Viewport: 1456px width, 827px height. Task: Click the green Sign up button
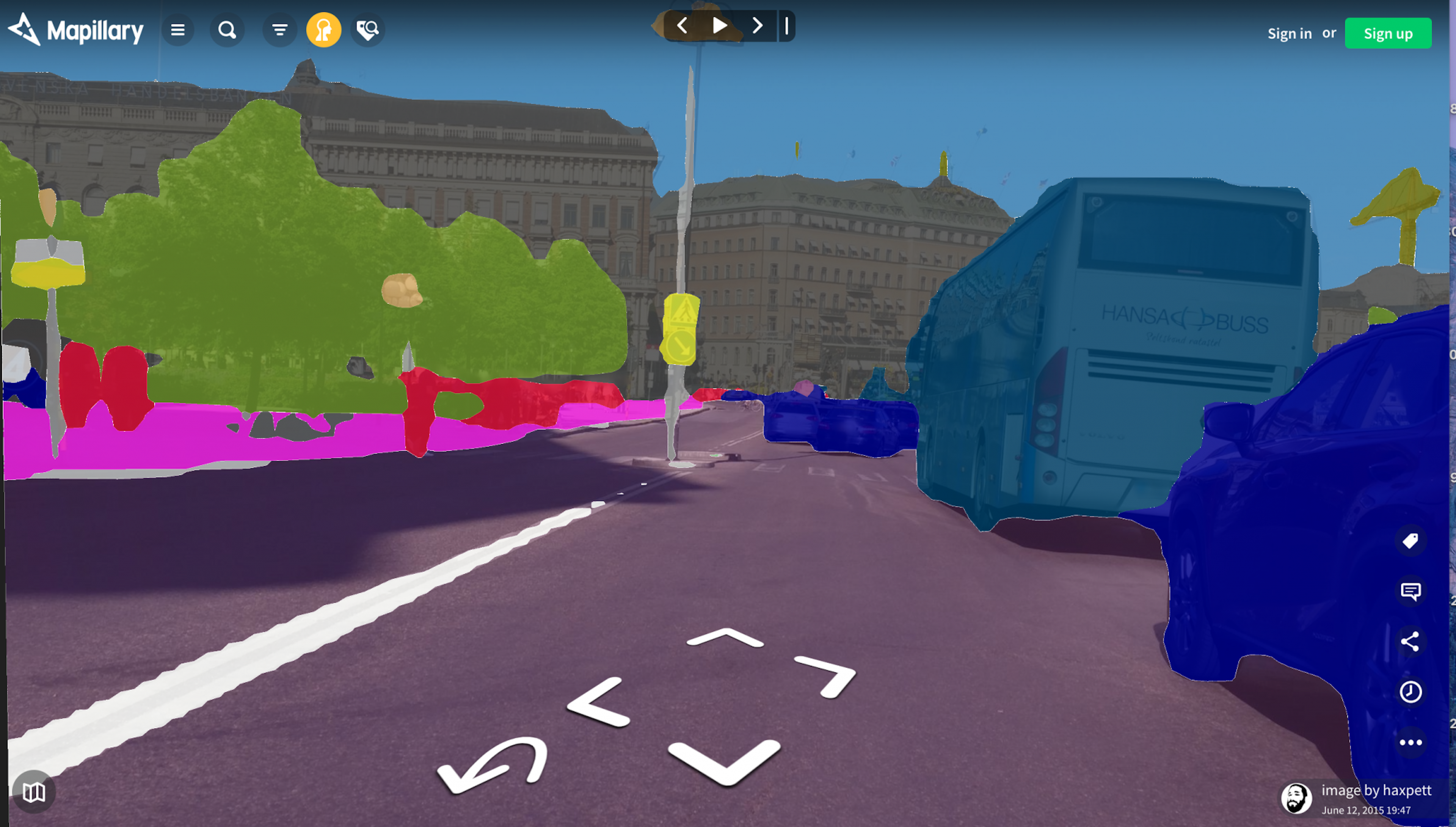(x=1388, y=33)
